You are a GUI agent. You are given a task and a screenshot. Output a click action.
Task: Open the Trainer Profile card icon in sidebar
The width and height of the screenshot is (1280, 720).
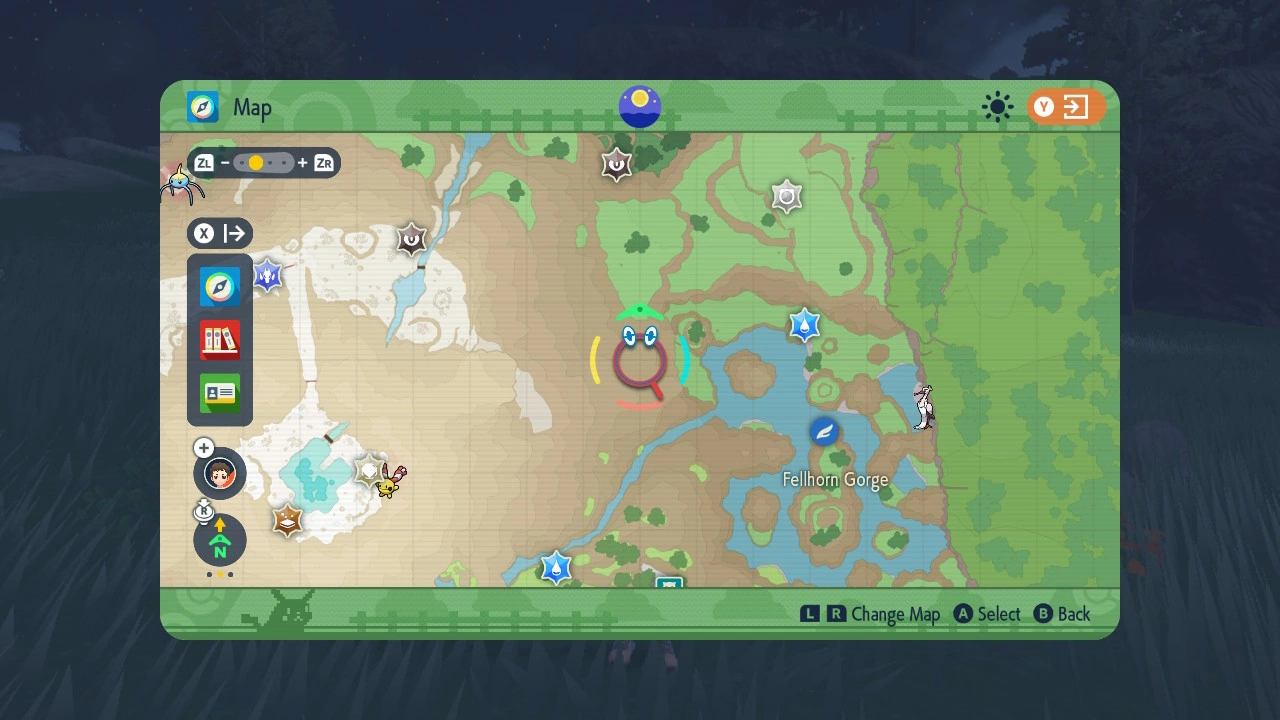click(x=219, y=394)
